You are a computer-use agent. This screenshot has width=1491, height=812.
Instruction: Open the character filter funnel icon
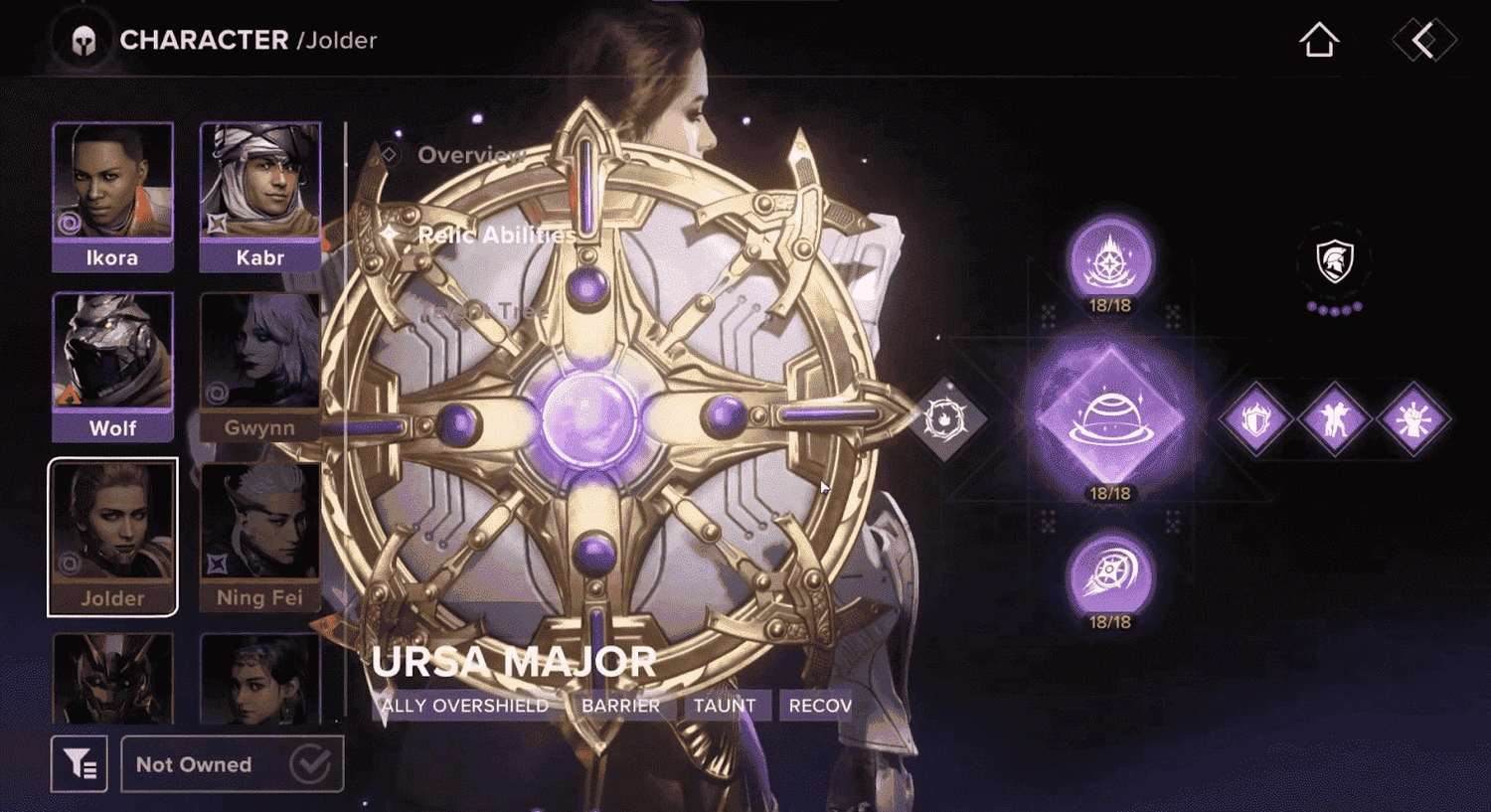point(80,764)
